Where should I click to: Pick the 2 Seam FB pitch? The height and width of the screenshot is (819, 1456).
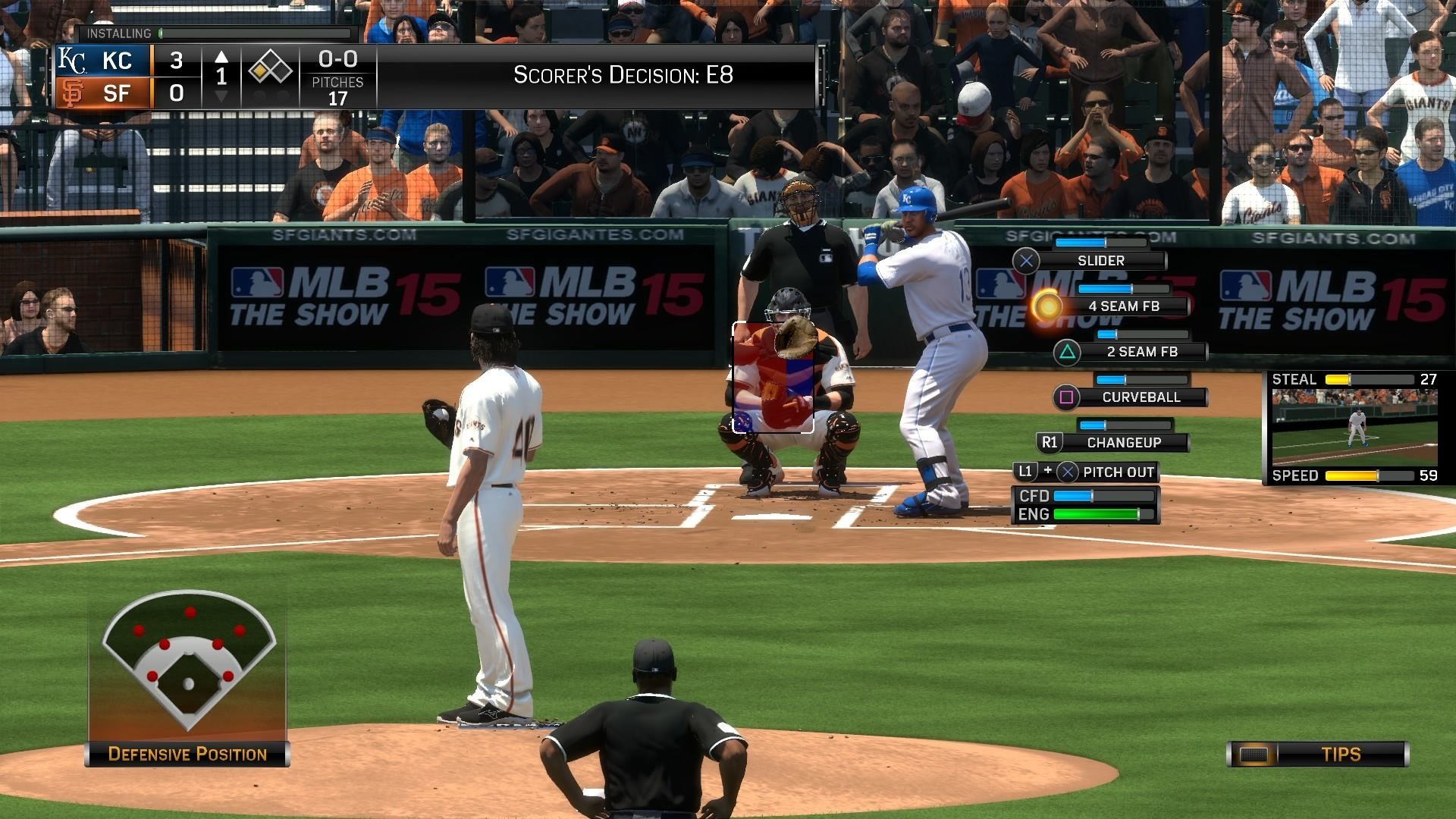pos(1141,352)
